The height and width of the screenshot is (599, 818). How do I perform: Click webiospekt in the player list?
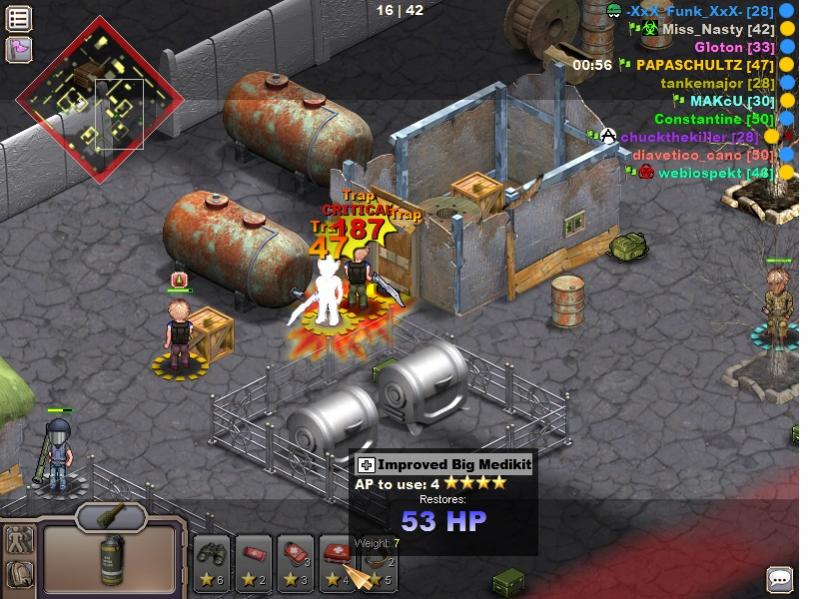[714, 173]
